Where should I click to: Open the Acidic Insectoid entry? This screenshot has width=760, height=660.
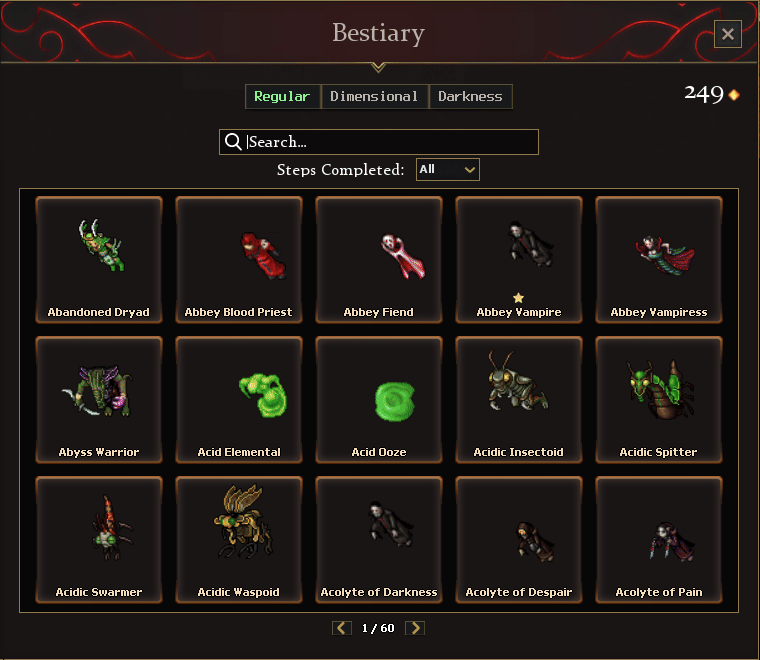[519, 399]
